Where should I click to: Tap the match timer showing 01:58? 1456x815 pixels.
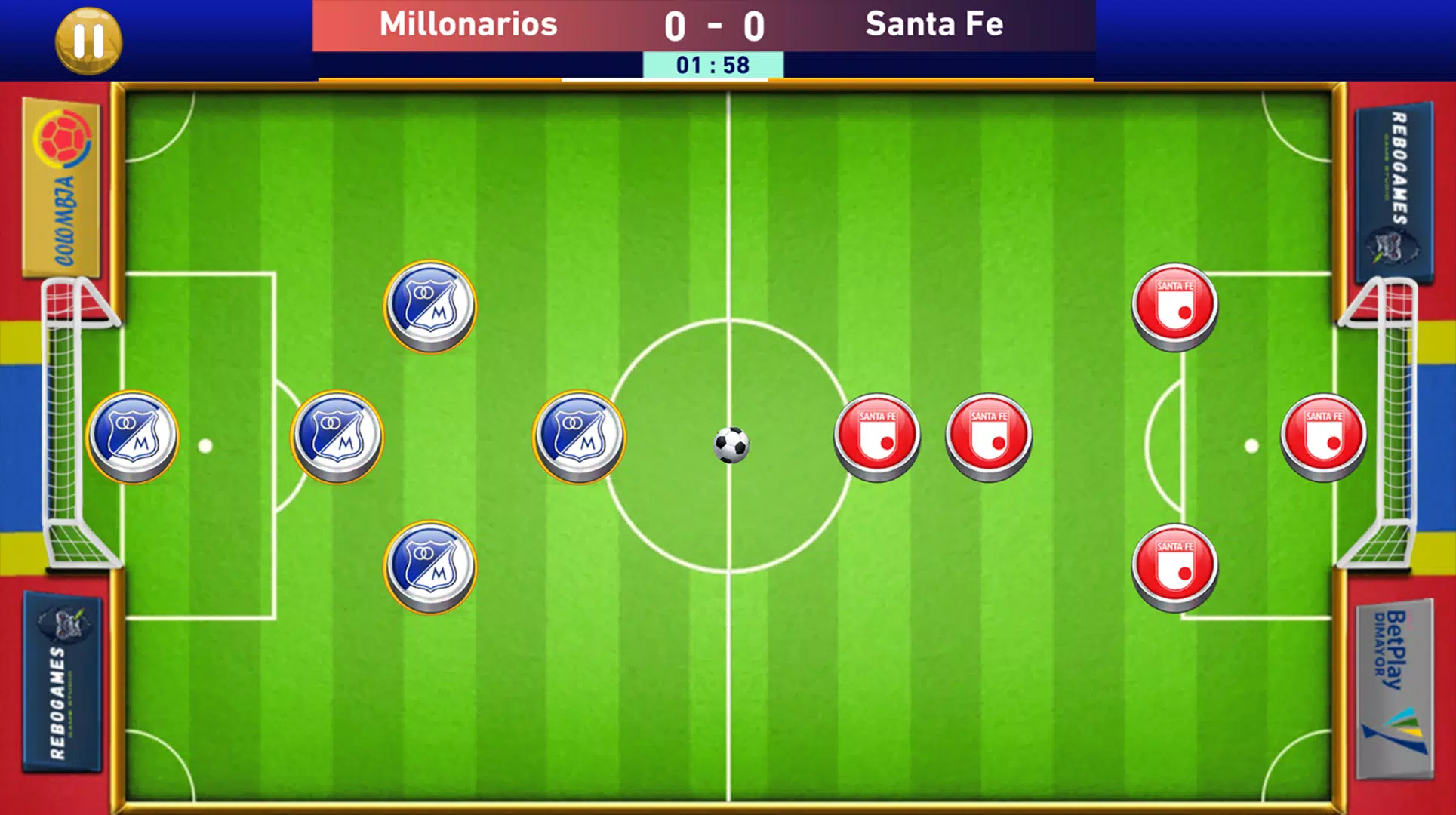click(x=713, y=65)
